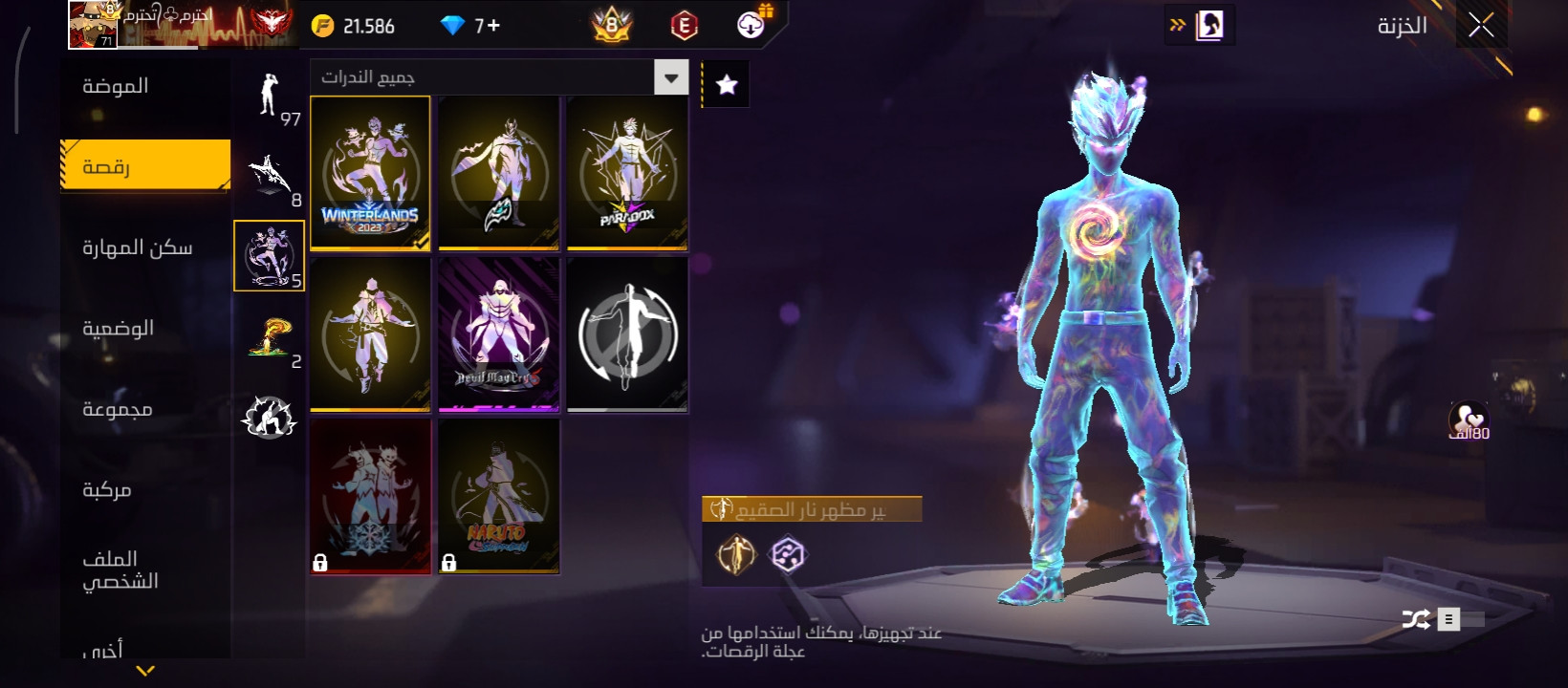The height and width of the screenshot is (688, 1568).
Task: Close the vault screen with the X
Action: point(1481,26)
